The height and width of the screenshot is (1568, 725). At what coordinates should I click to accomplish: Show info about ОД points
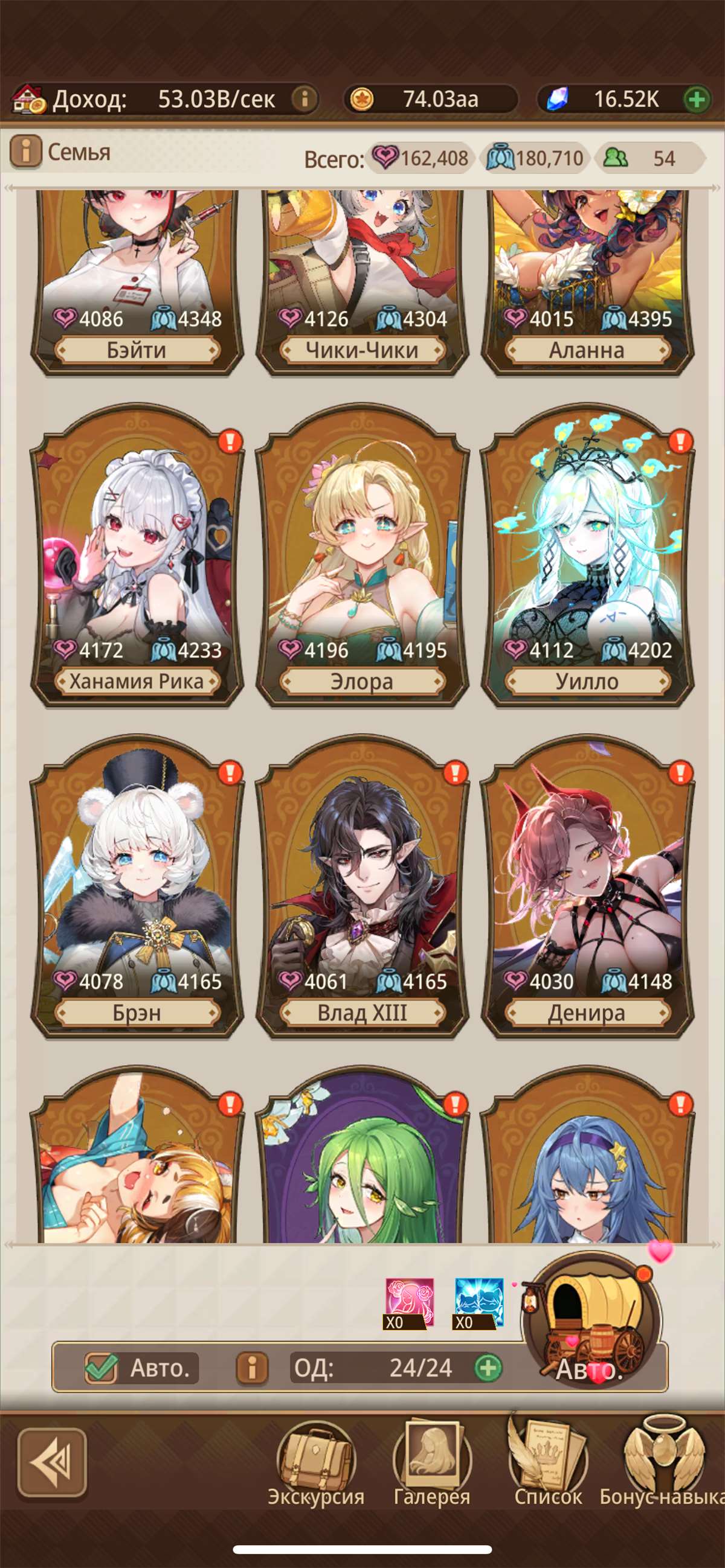coord(251,1368)
